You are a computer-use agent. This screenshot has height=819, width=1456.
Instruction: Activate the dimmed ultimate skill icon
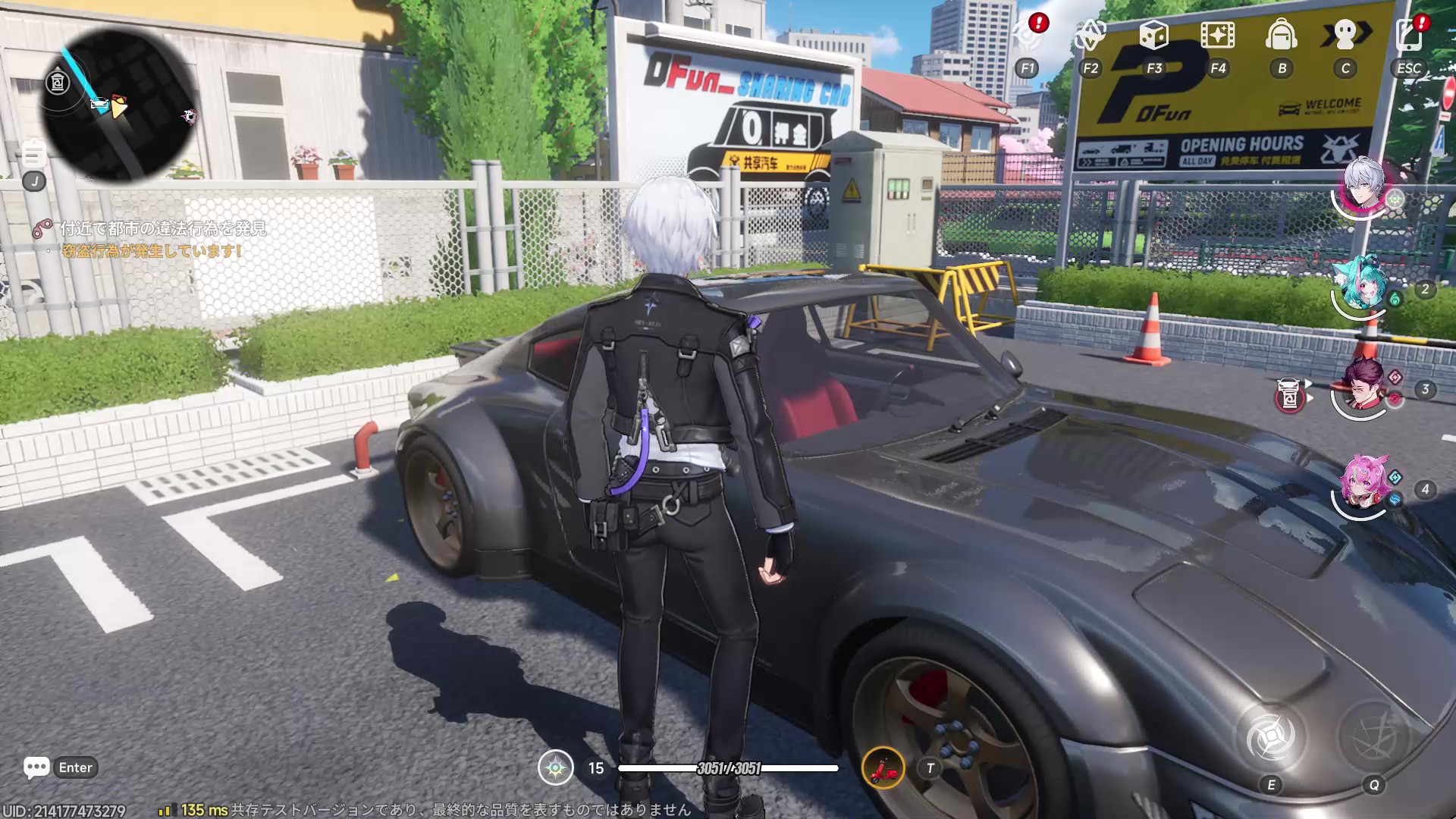click(1373, 736)
